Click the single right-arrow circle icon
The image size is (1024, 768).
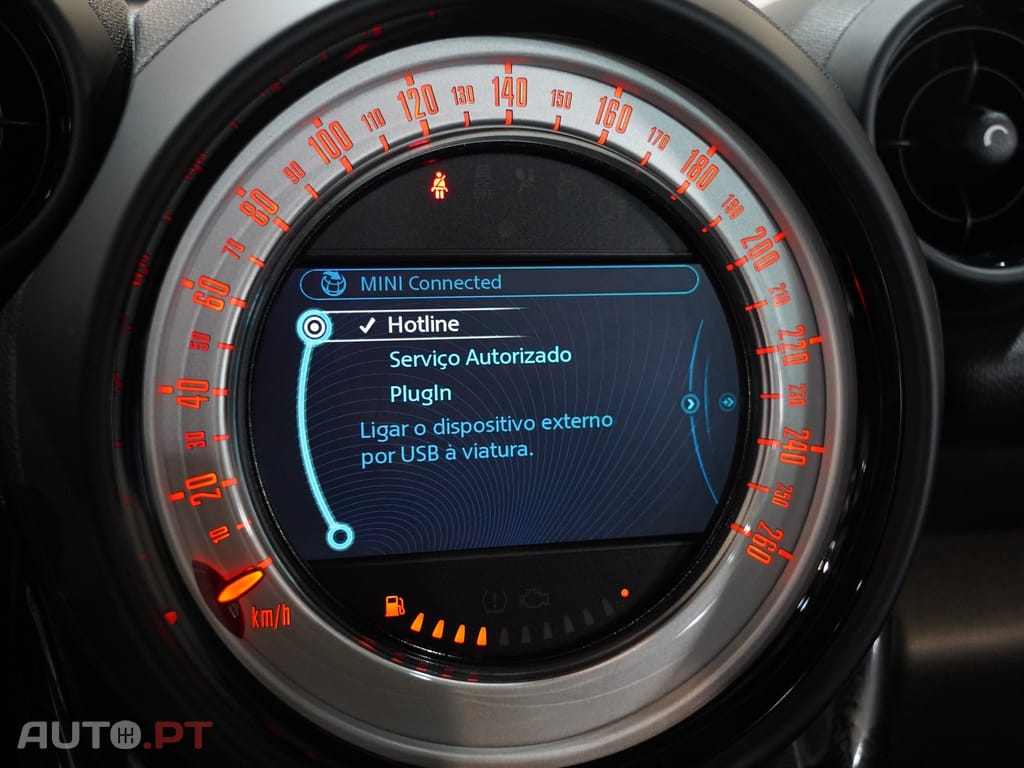pyautogui.click(x=689, y=403)
